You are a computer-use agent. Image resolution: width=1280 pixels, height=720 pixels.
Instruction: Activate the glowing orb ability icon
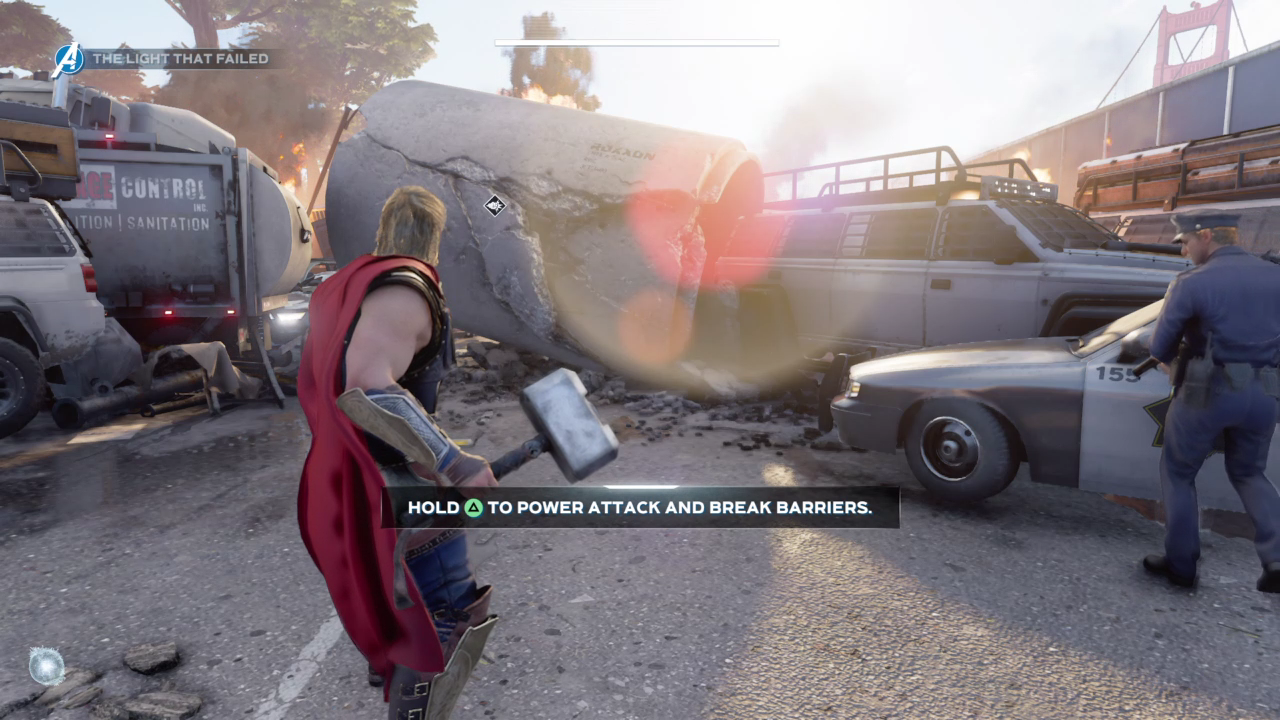46,666
